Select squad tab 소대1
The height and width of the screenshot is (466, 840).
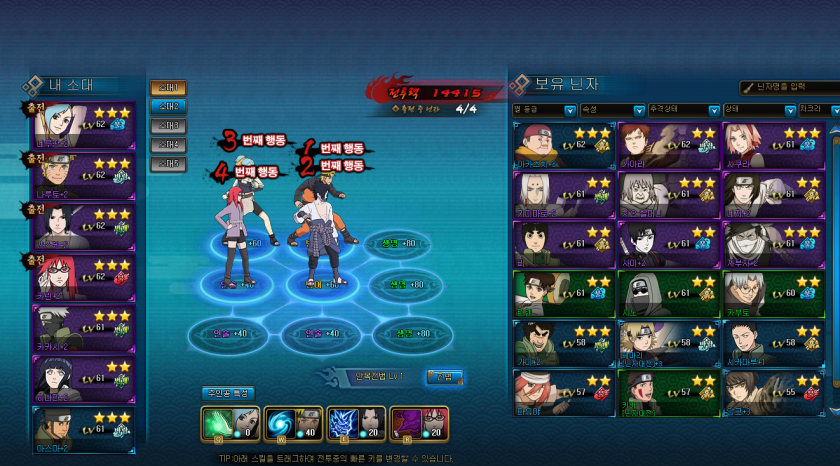(168, 88)
